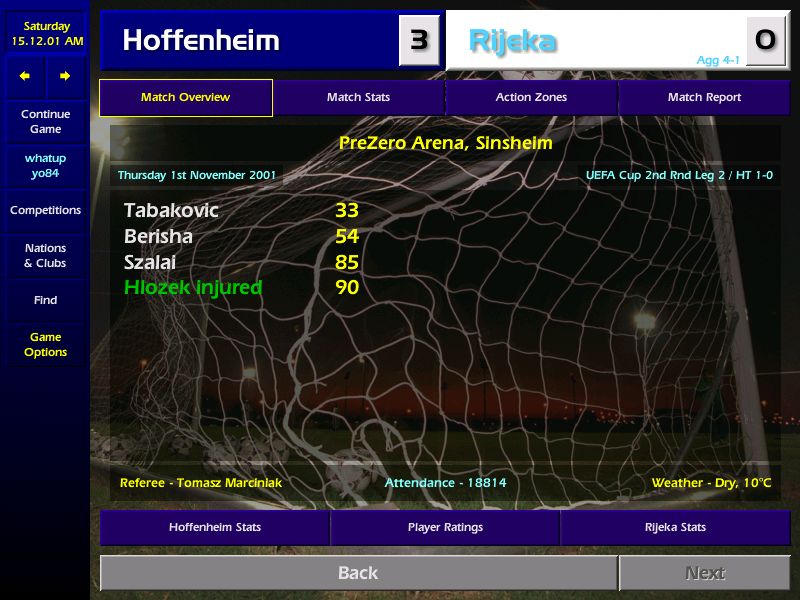Open the whatup yo84 manager menu

[x=45, y=166]
